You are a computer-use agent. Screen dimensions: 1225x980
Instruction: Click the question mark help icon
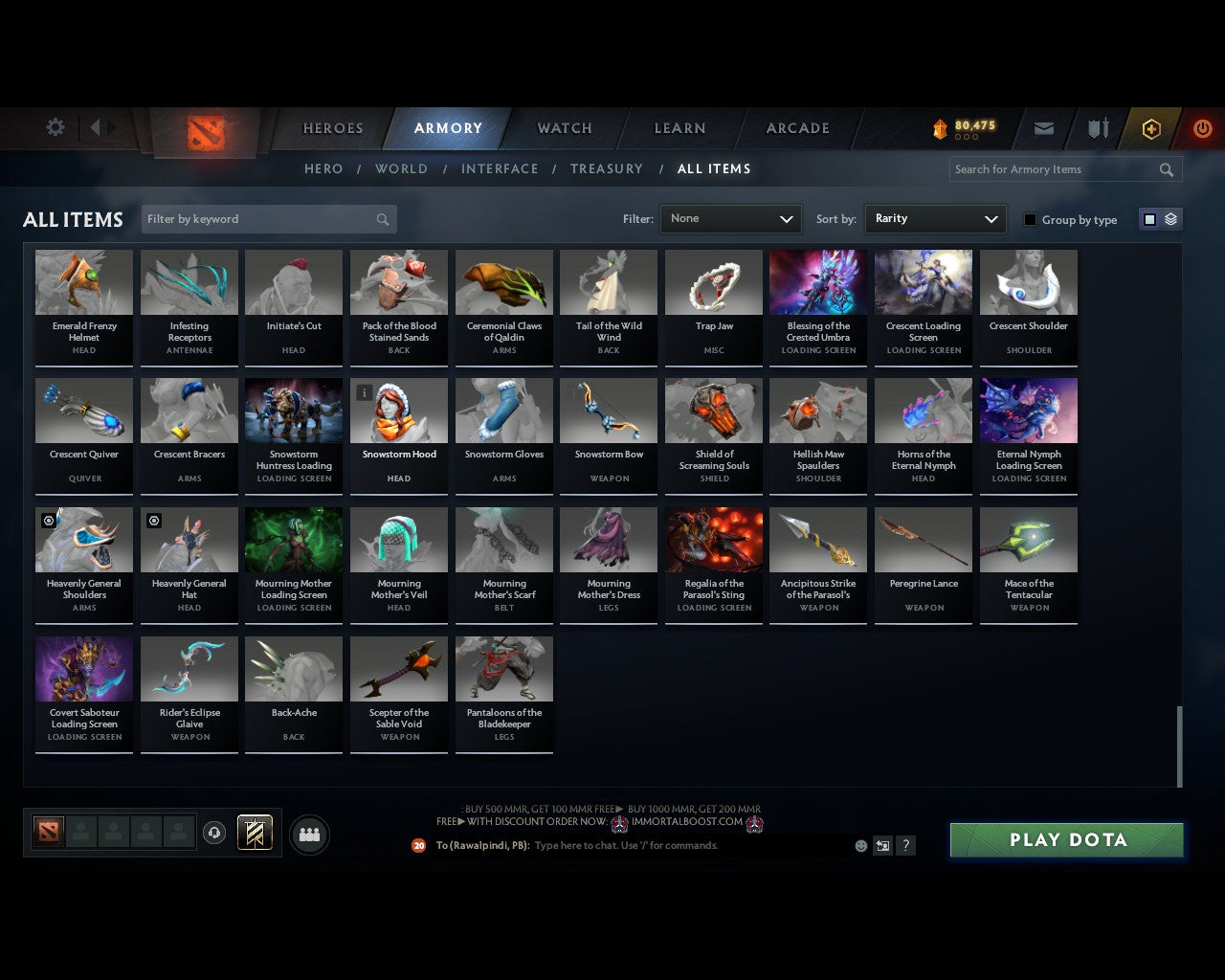[x=905, y=845]
